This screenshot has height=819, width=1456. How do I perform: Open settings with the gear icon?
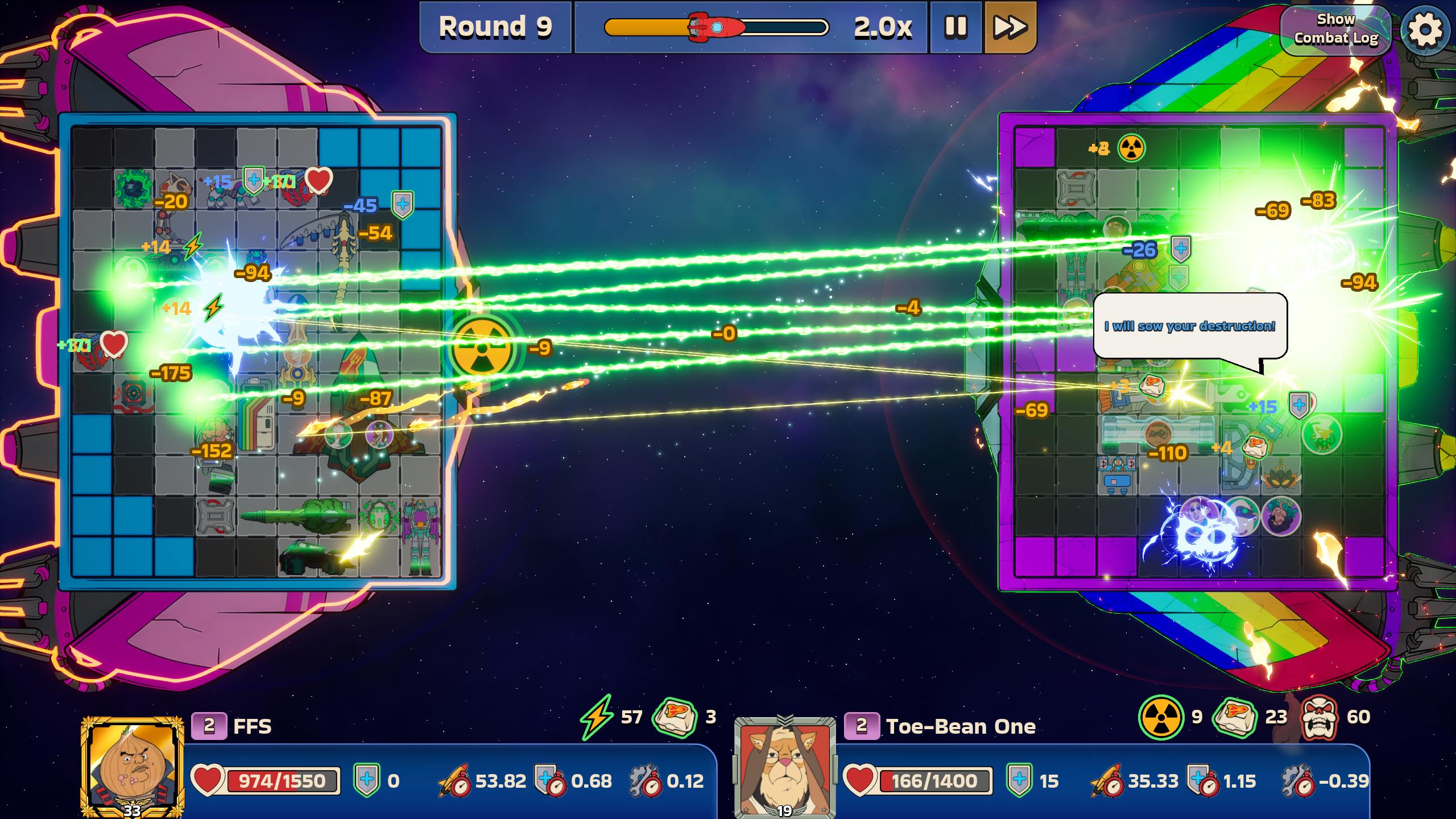1425,28
